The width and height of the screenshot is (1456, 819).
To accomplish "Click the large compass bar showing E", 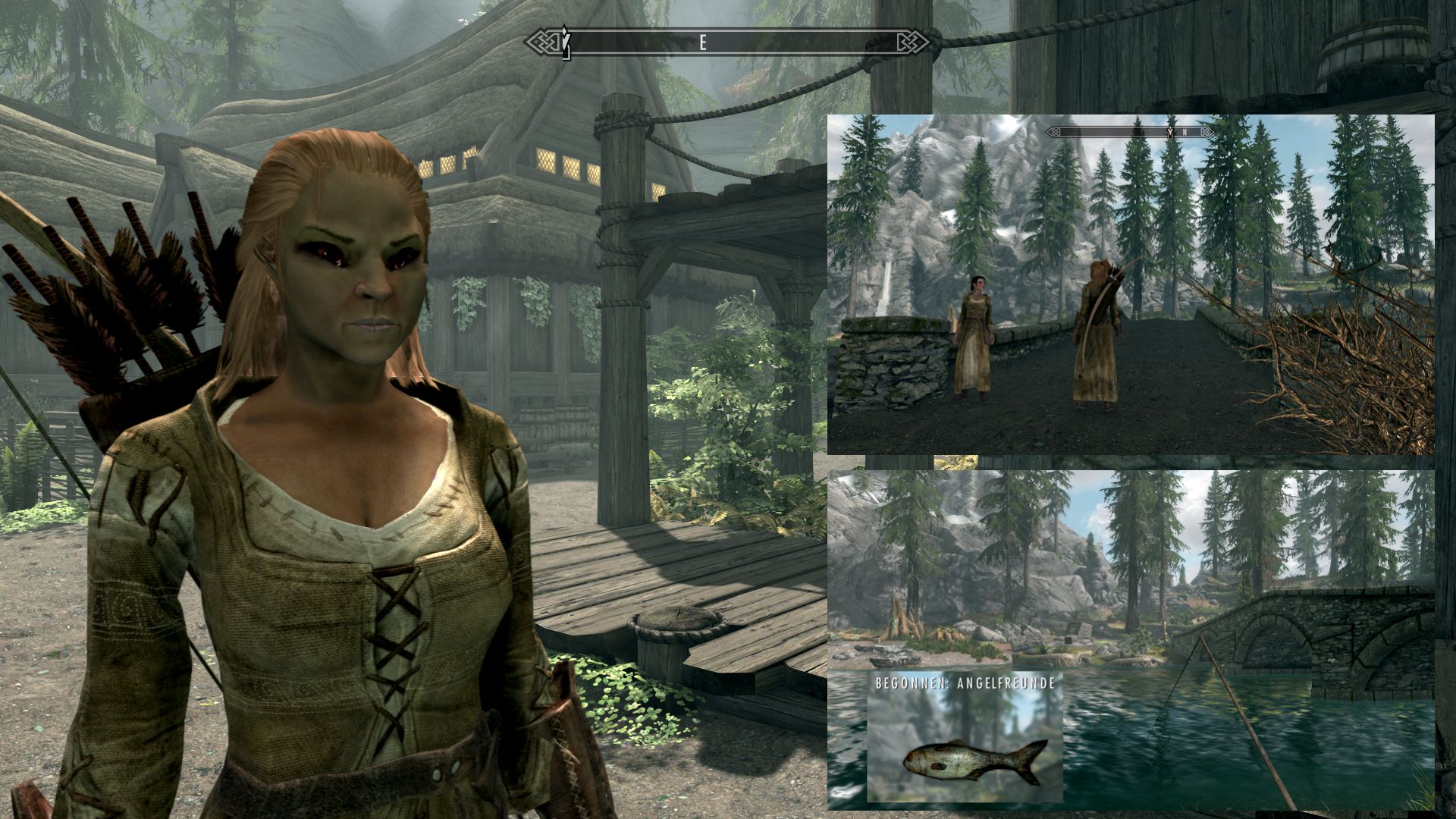I will [730, 42].
